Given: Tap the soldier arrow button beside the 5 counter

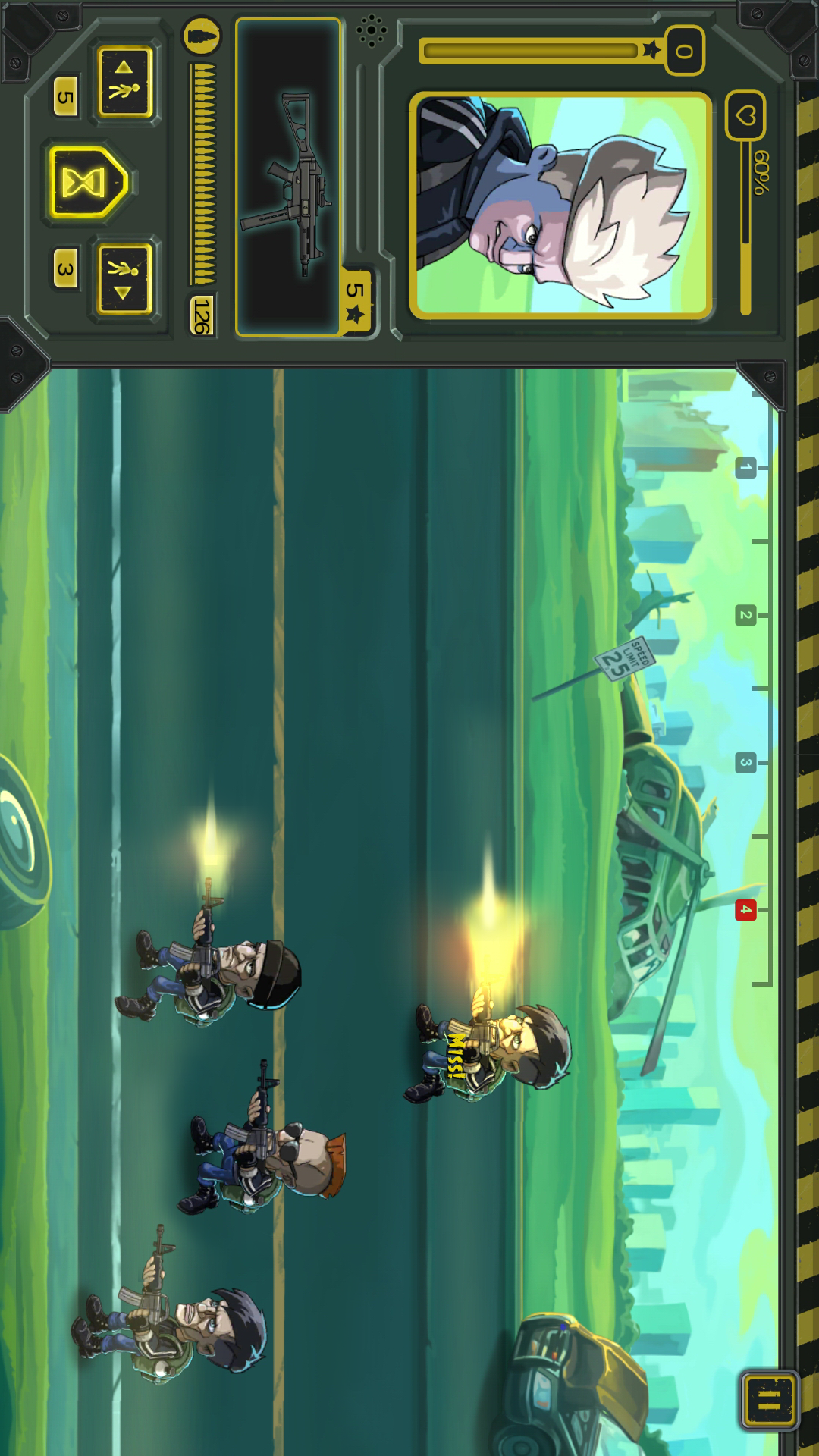Looking at the screenshot, I should click(x=125, y=82).
